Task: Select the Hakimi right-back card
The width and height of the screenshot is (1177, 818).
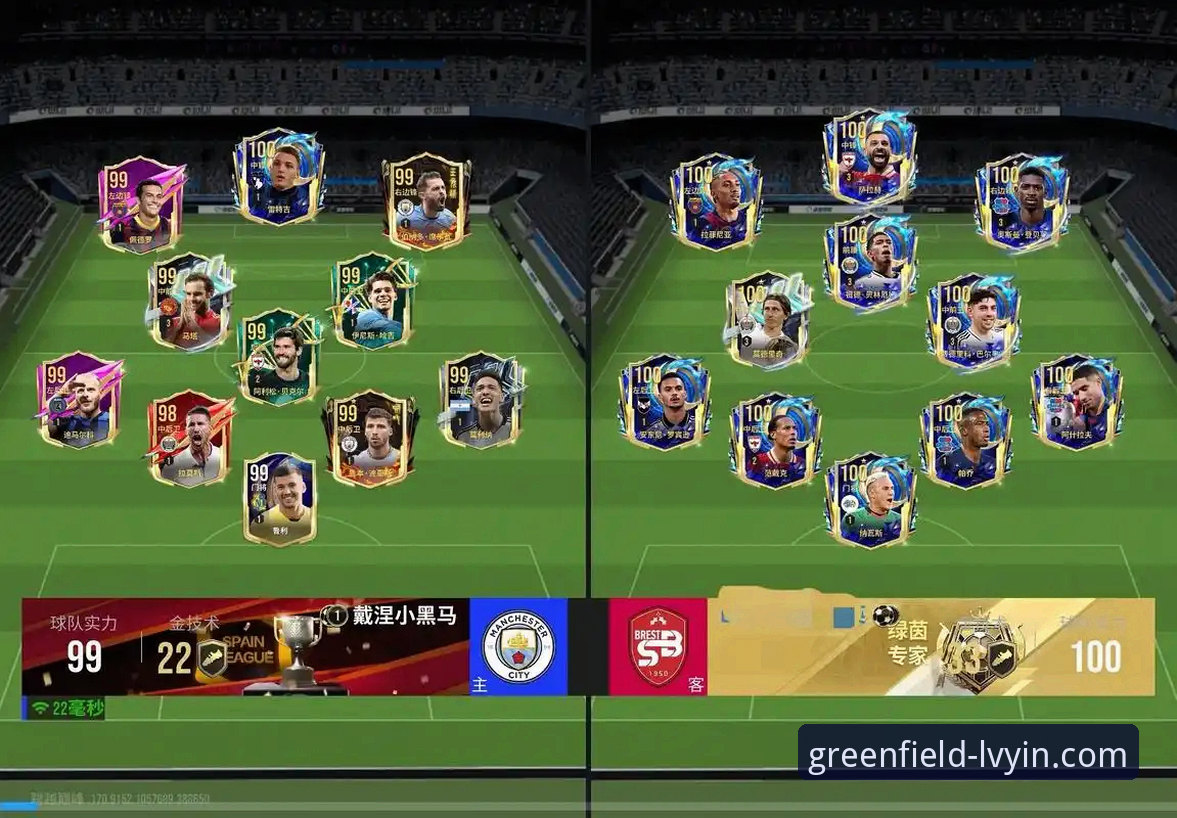Action: (x=1076, y=402)
